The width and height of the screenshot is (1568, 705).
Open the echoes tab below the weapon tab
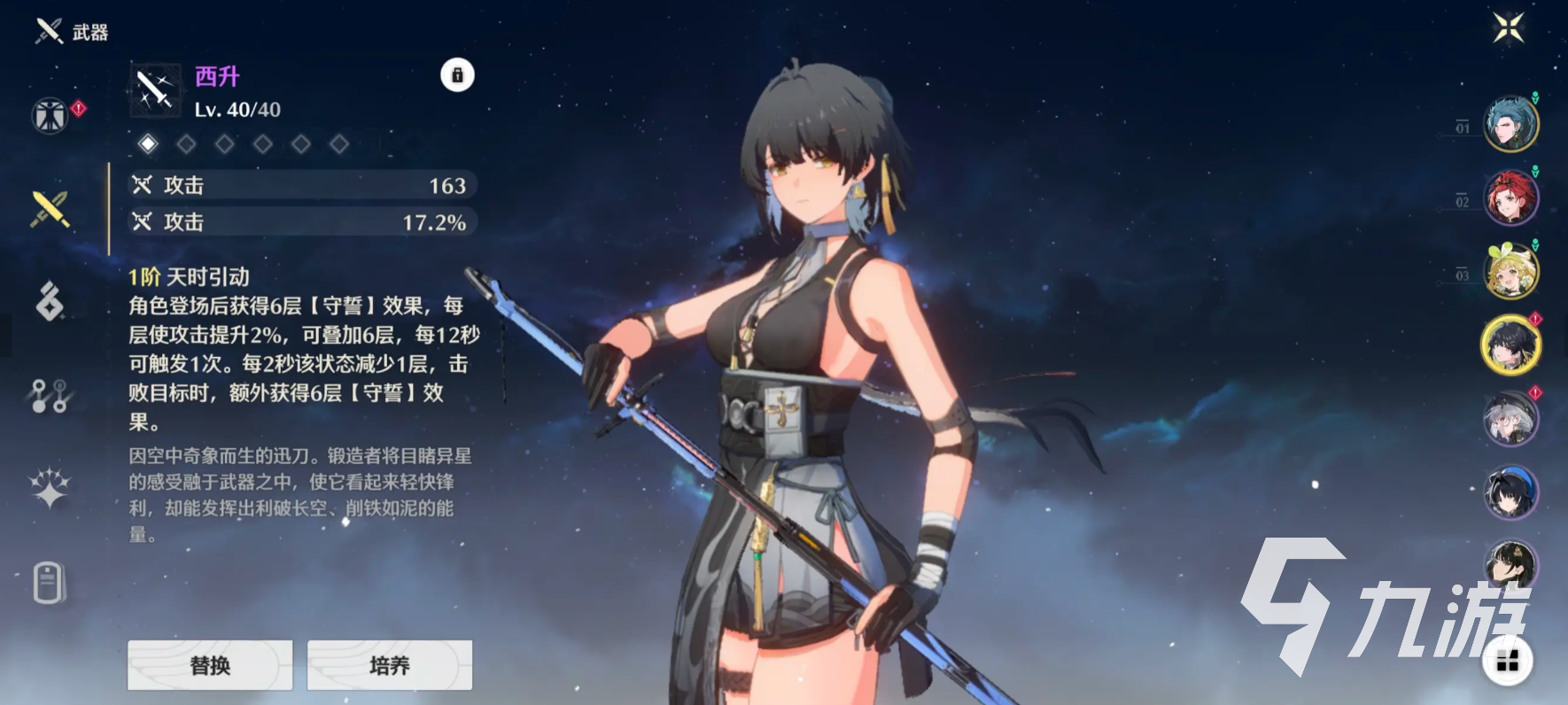50,301
